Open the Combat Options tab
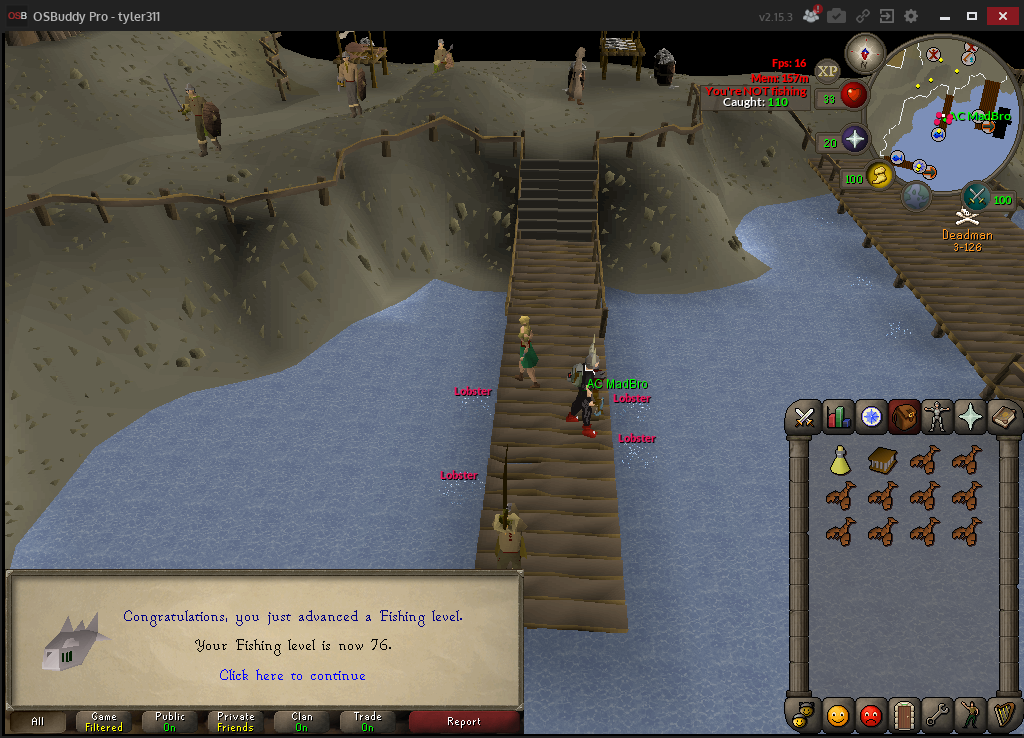Screen dimensions: 1024x738 pos(804,418)
